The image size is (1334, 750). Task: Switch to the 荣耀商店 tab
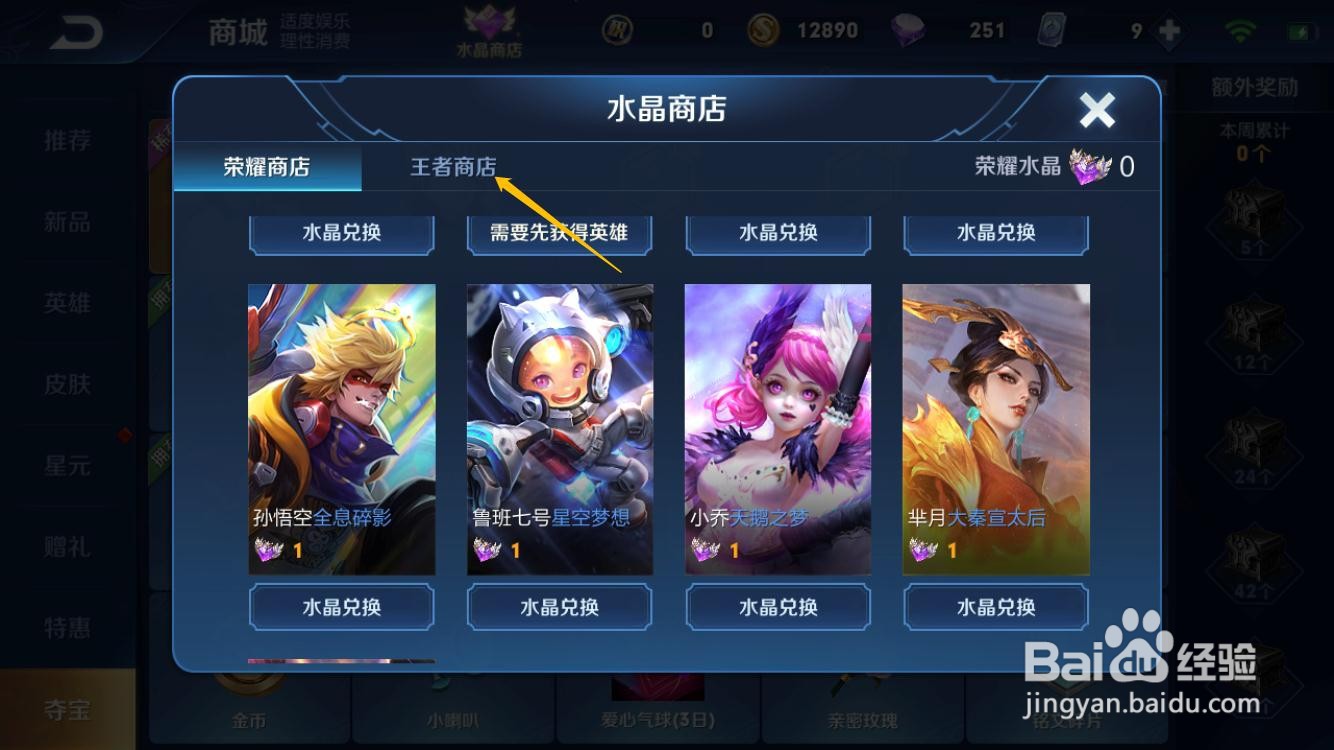coord(265,167)
